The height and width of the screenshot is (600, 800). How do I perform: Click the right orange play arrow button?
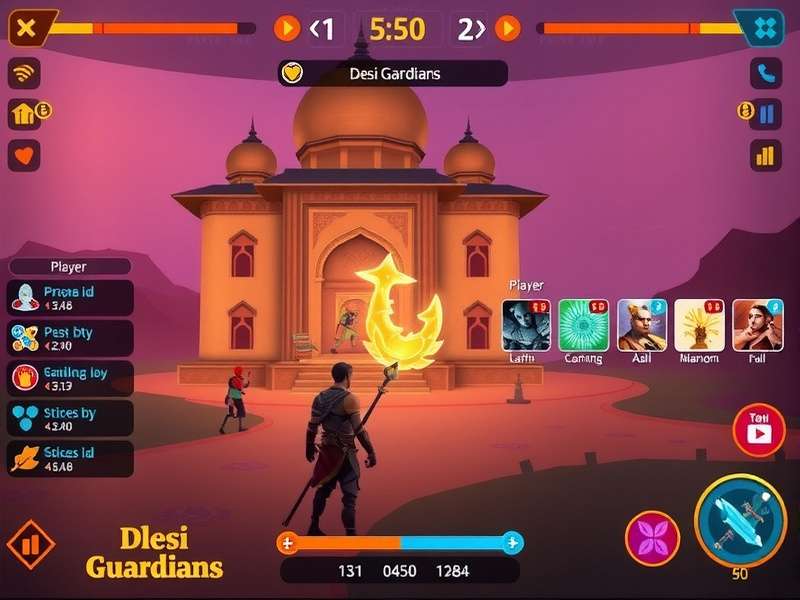pyautogui.click(x=508, y=28)
